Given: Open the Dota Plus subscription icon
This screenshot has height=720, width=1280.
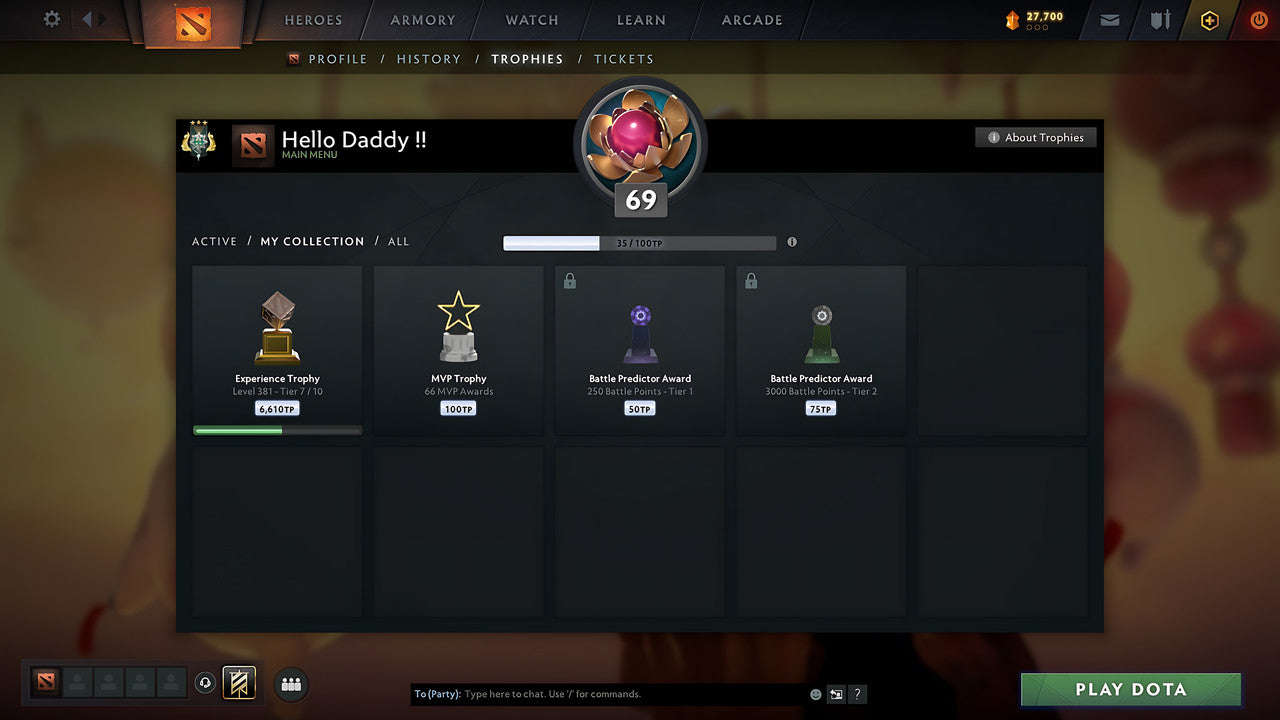Looking at the screenshot, I should [1208, 20].
